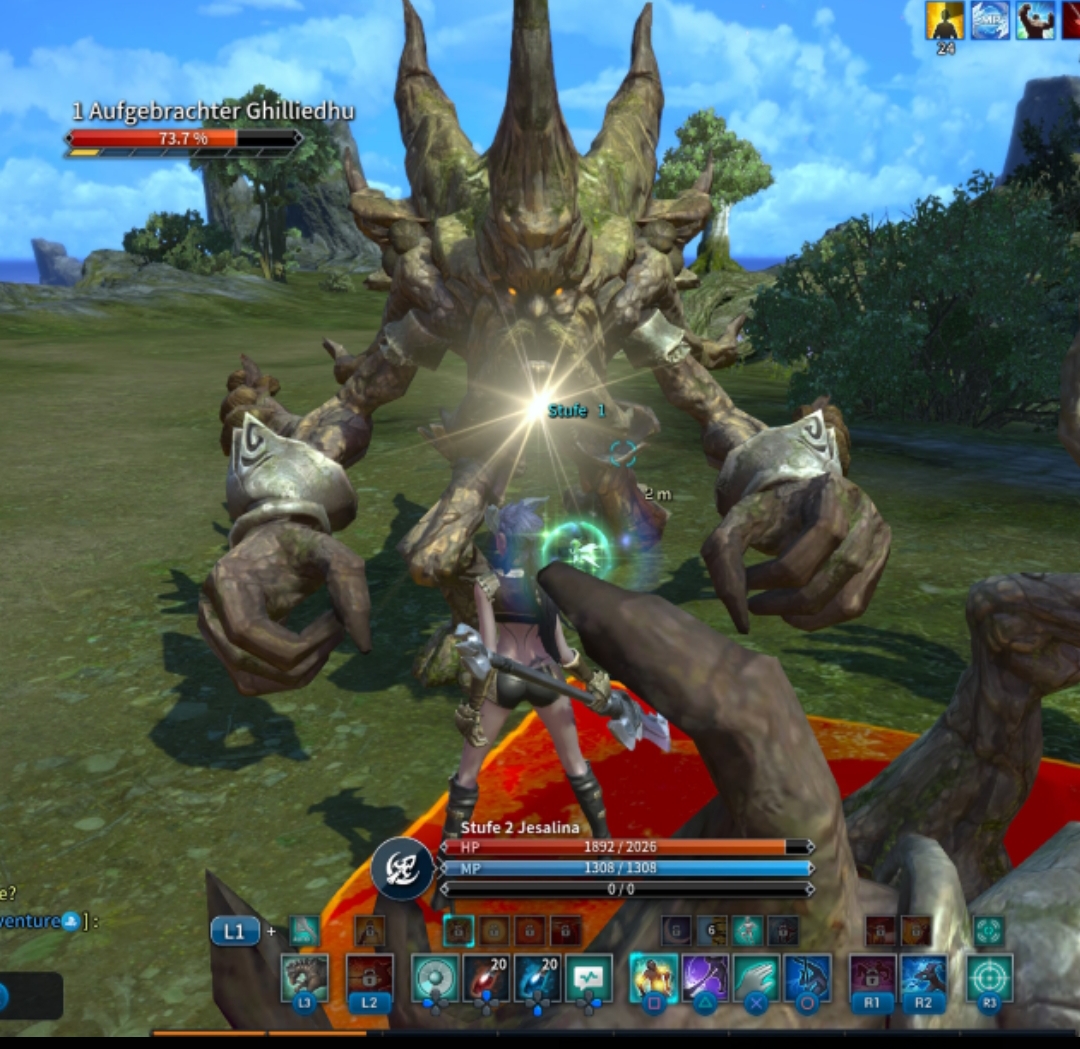Image resolution: width=1080 pixels, height=1049 pixels.
Task: Use the blue mana potion slot
Action: click(537, 977)
